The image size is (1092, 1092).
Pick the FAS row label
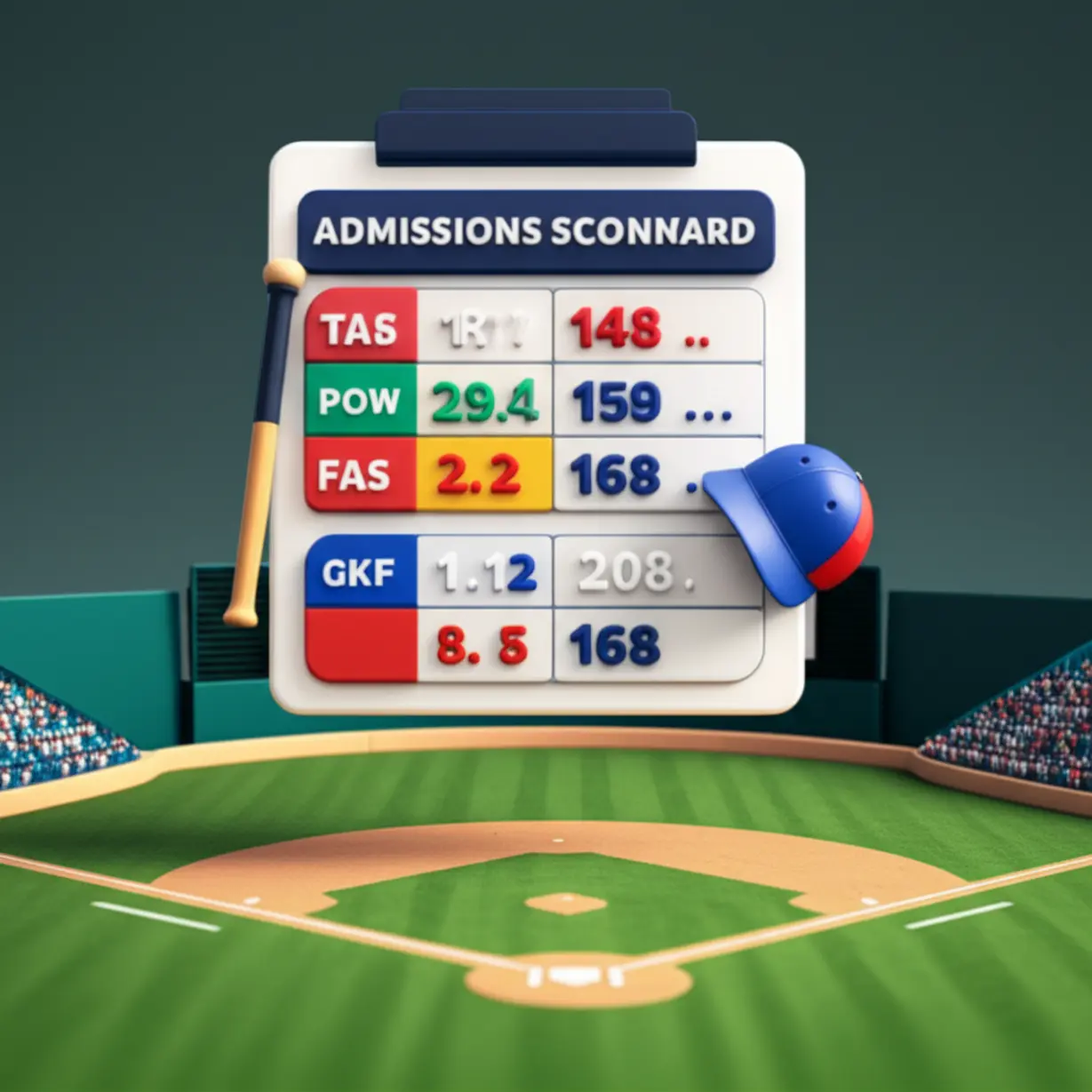point(360,474)
